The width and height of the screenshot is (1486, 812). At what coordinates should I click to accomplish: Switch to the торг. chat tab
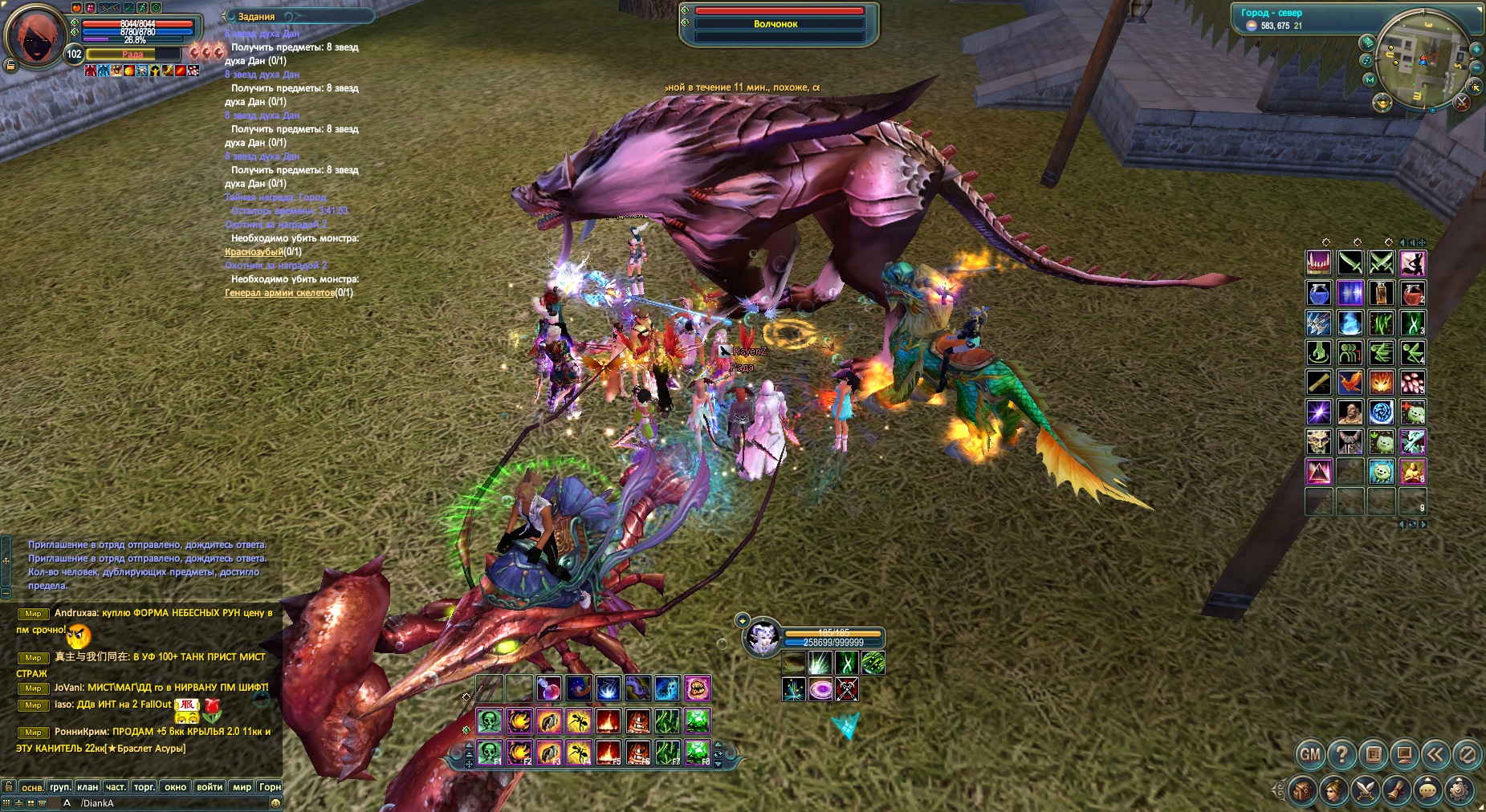click(x=145, y=787)
